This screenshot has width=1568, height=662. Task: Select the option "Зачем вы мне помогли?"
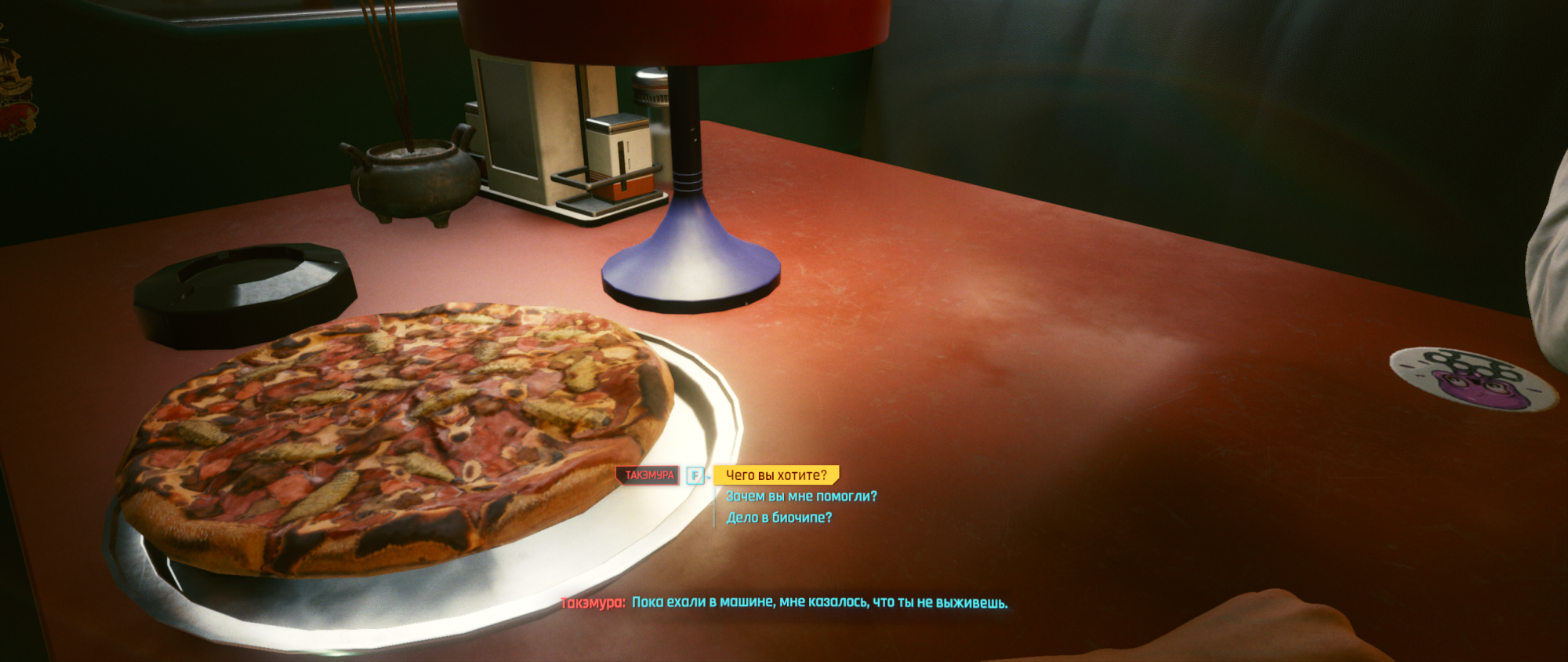(x=800, y=497)
